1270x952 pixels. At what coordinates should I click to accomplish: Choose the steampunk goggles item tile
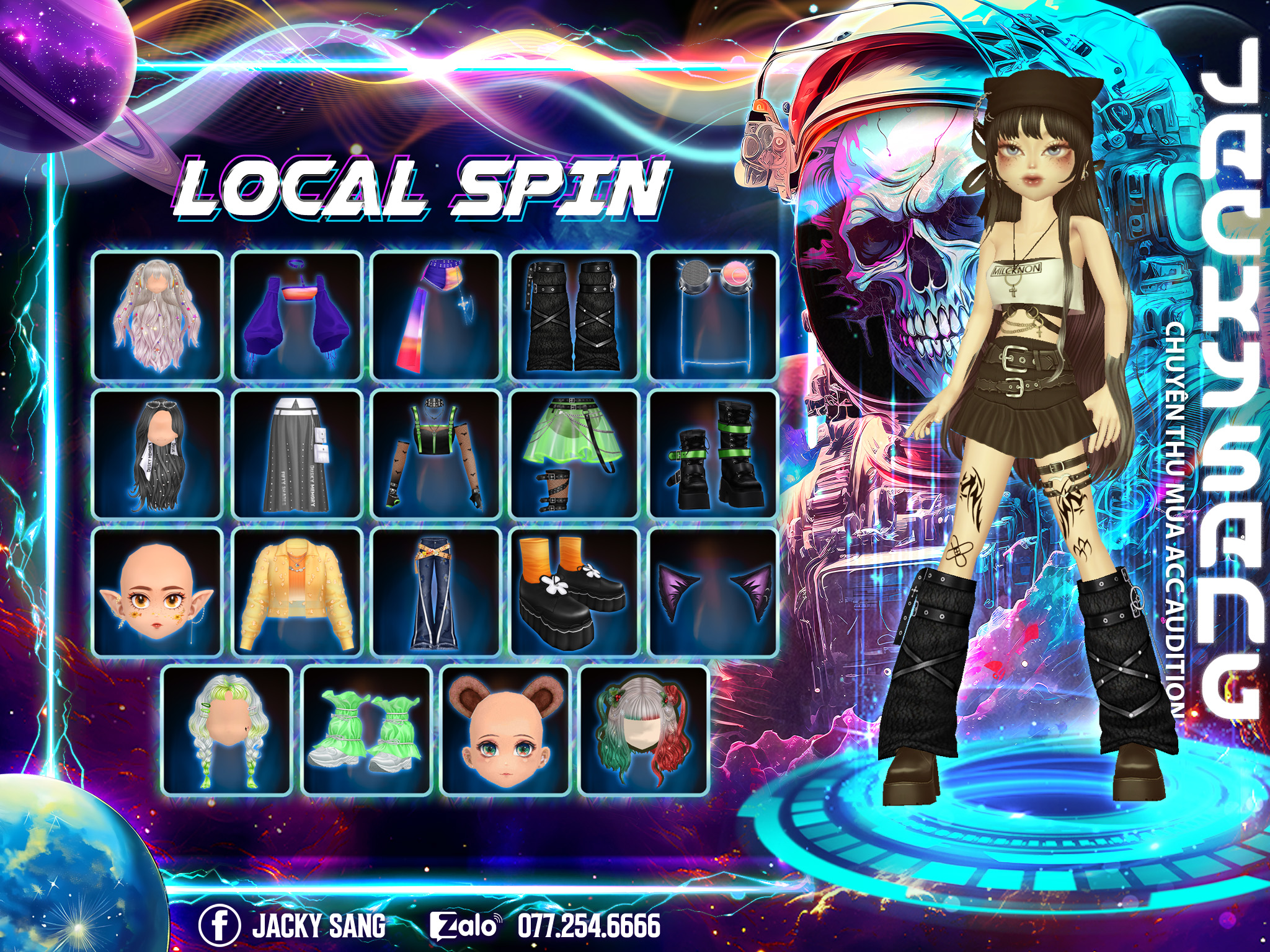point(713,315)
